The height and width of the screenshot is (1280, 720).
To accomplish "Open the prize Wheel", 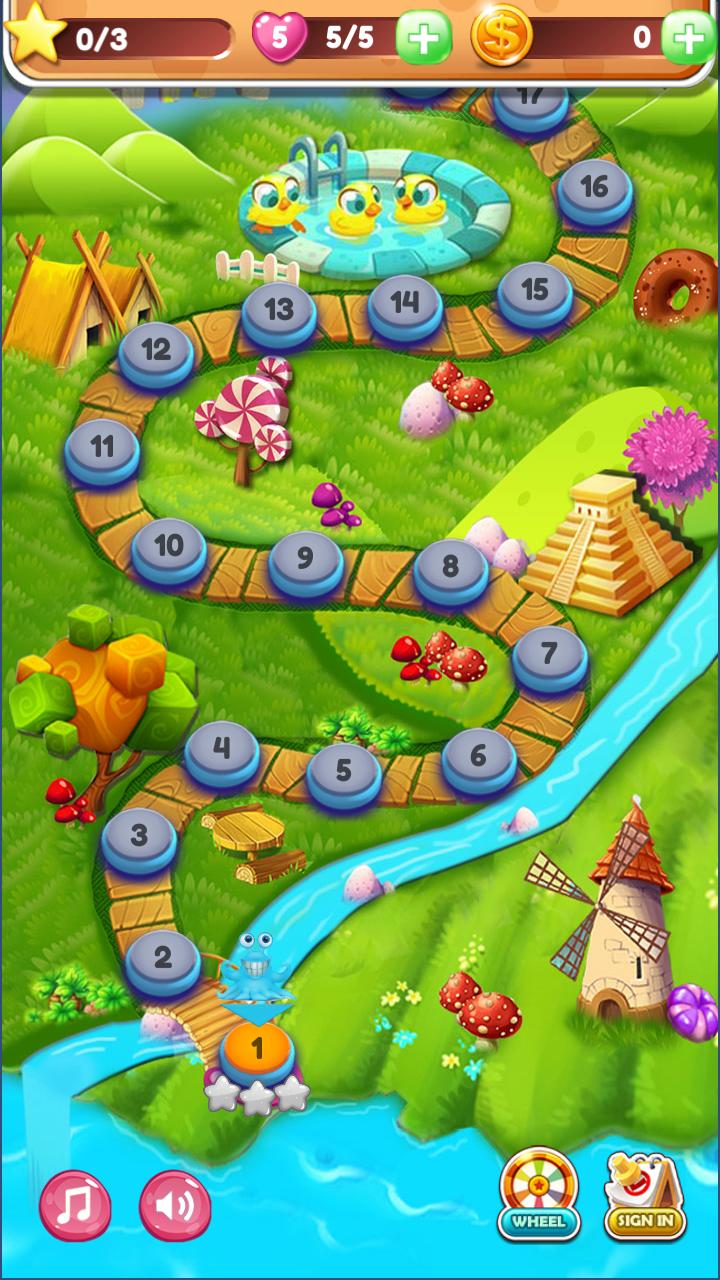I will click(x=539, y=1193).
